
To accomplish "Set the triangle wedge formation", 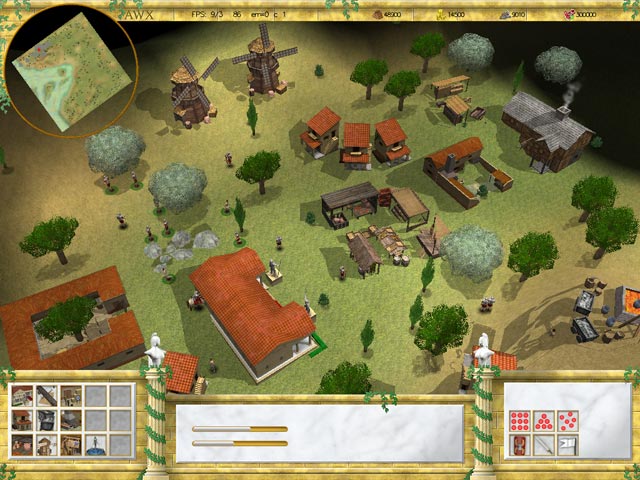I will 543,419.
